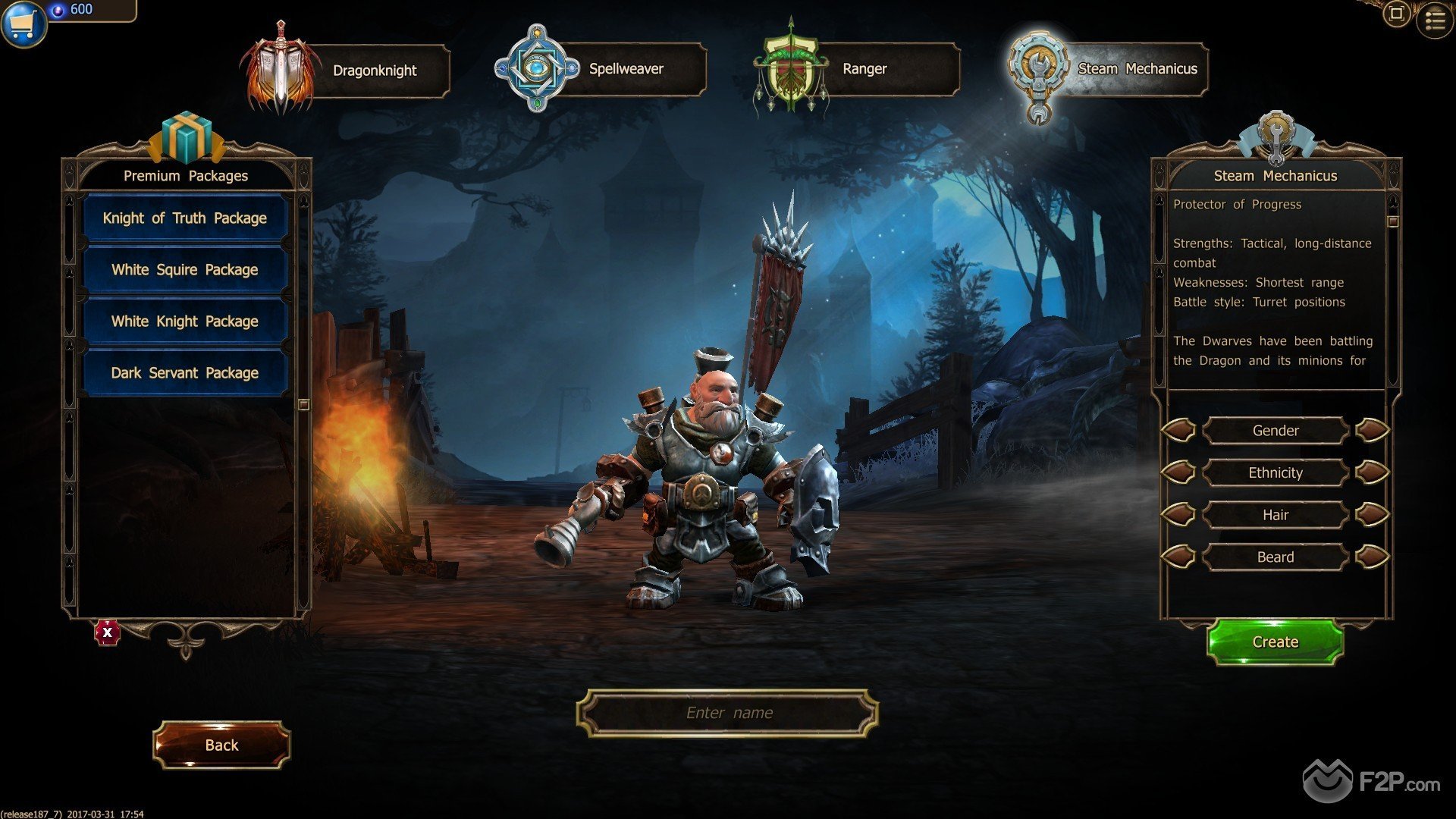This screenshot has width=1456, height=819.
Task: Go back with the Back button
Action: pyautogui.click(x=221, y=745)
